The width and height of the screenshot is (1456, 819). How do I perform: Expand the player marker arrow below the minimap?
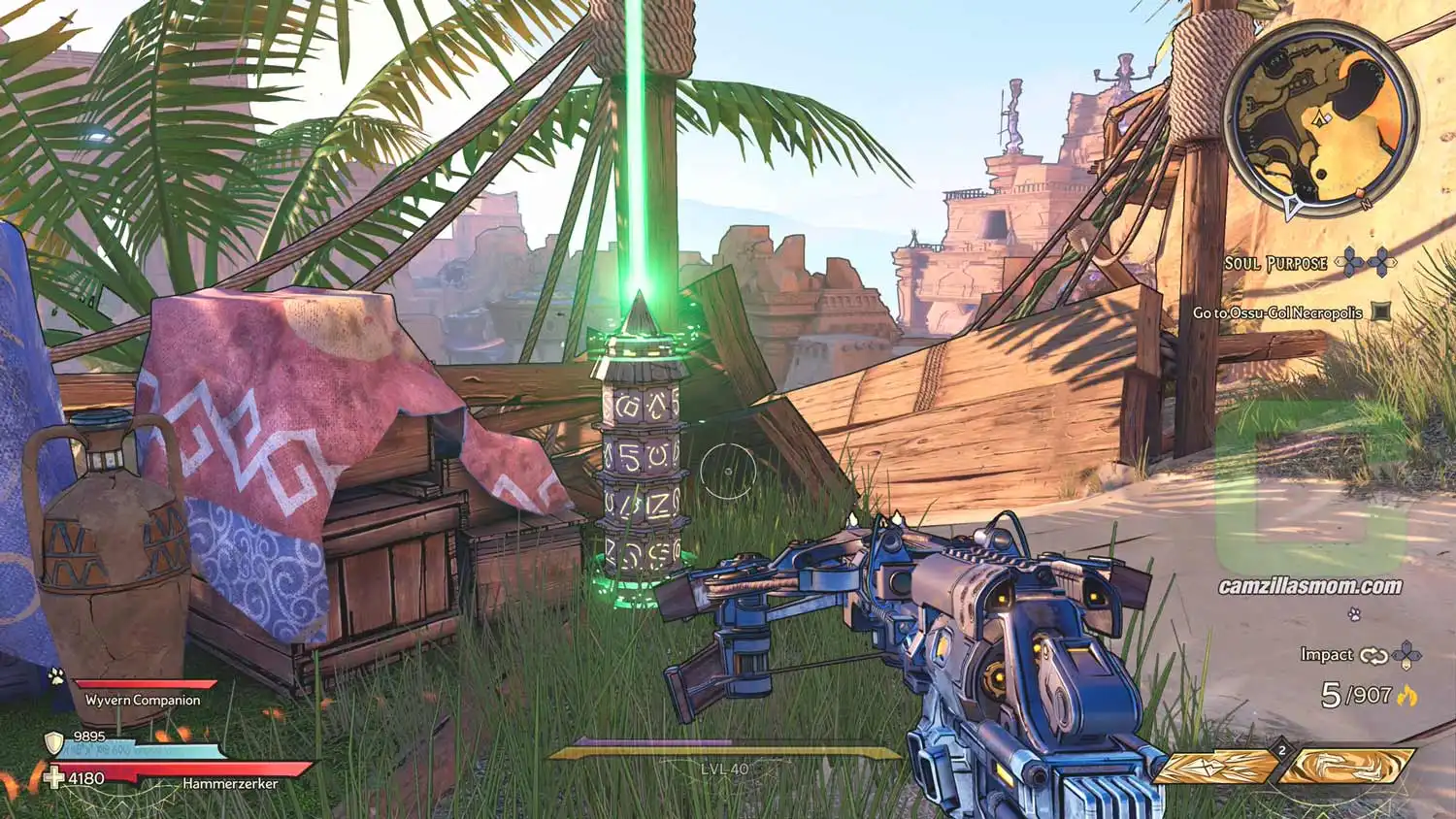1292,207
